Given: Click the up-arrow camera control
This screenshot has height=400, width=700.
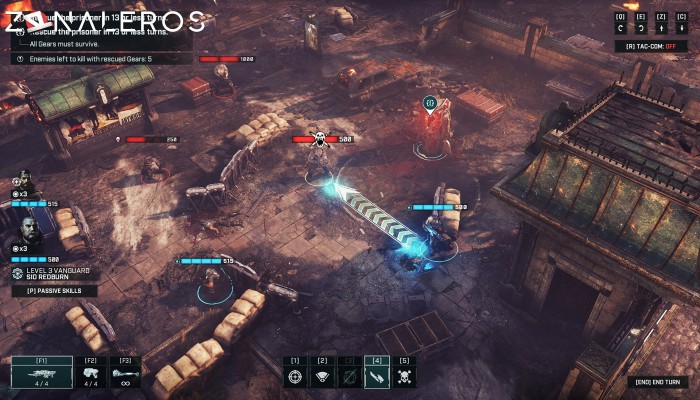Looking at the screenshot, I should pyautogui.click(x=659, y=30).
